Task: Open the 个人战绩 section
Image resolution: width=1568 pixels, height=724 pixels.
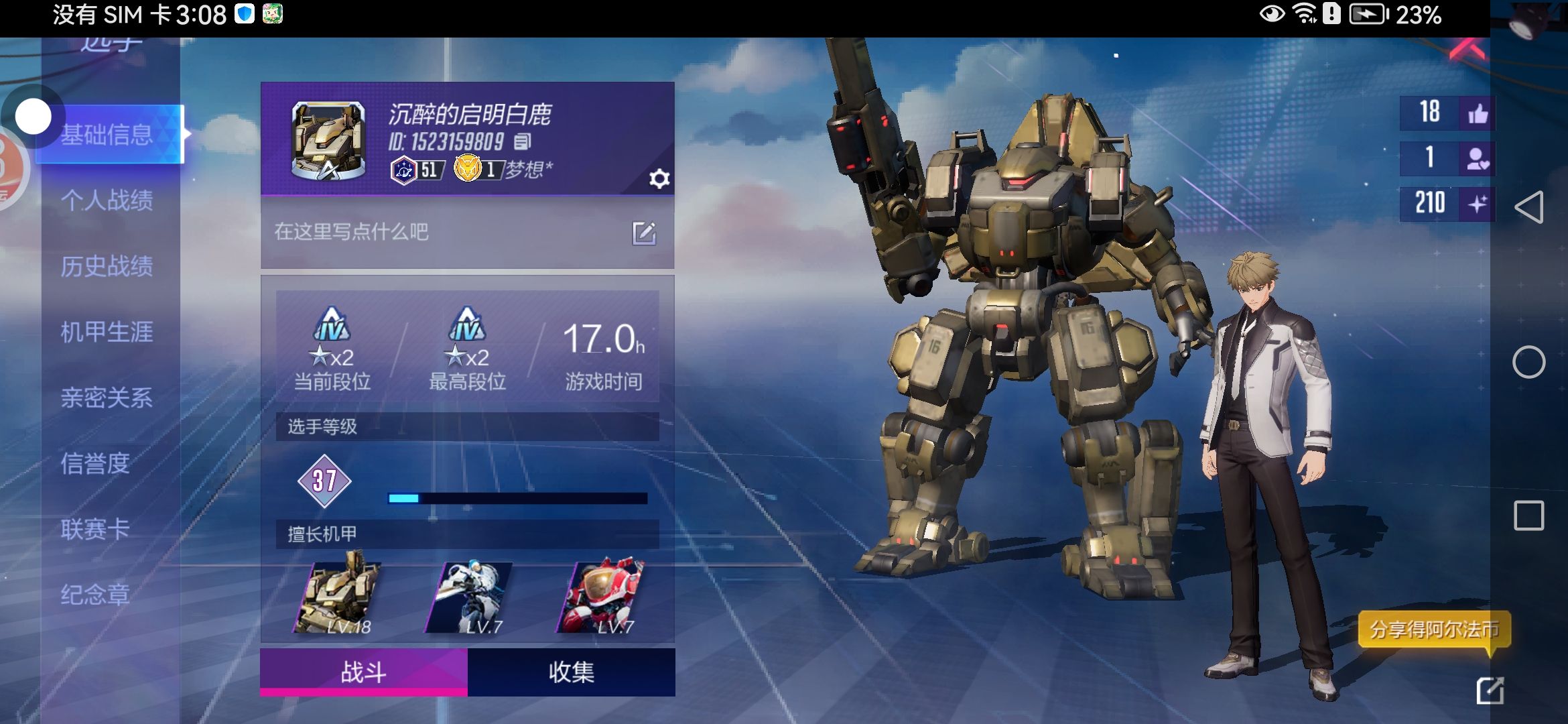Action: (107, 200)
